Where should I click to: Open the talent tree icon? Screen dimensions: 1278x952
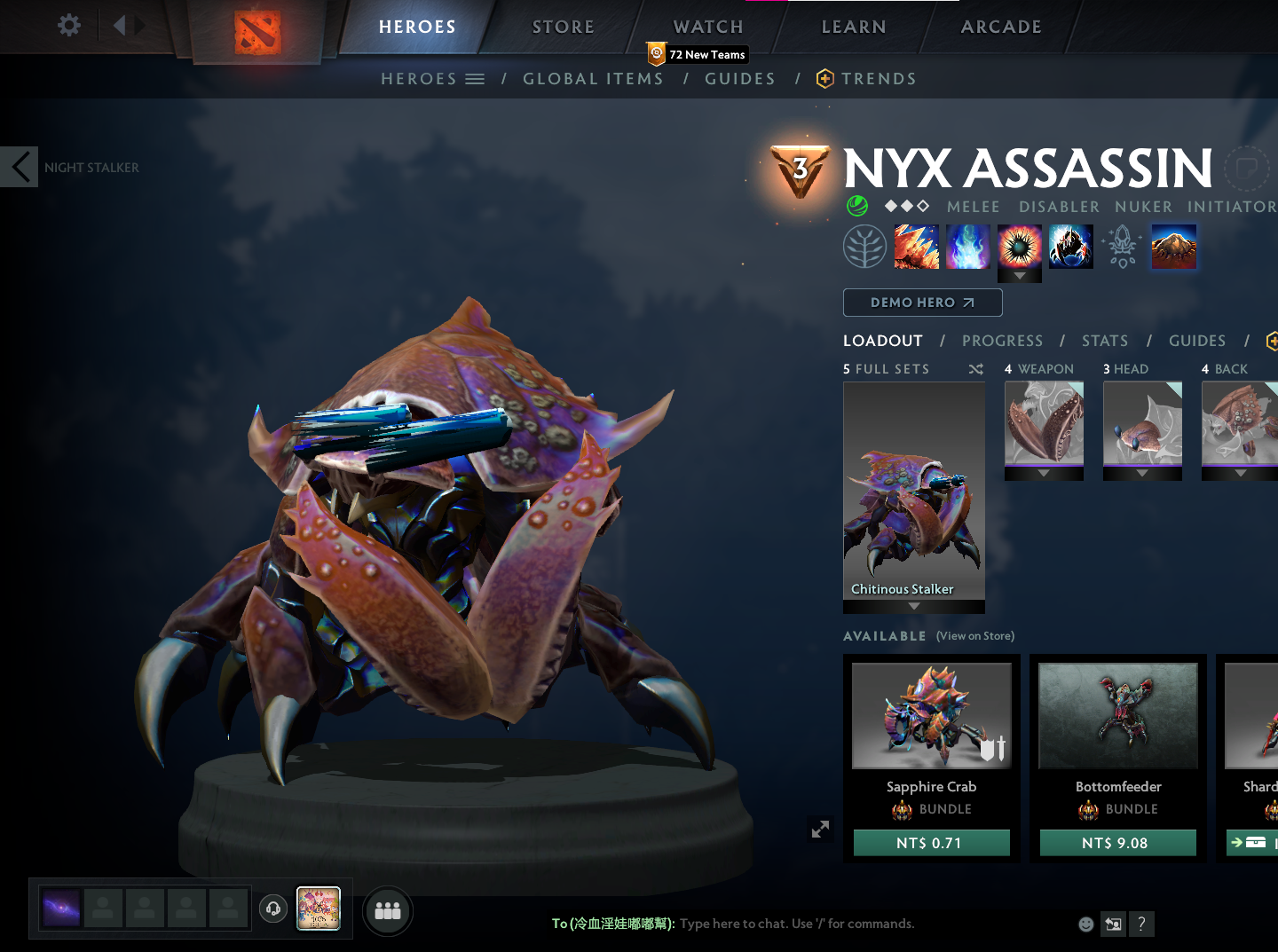tap(865, 247)
